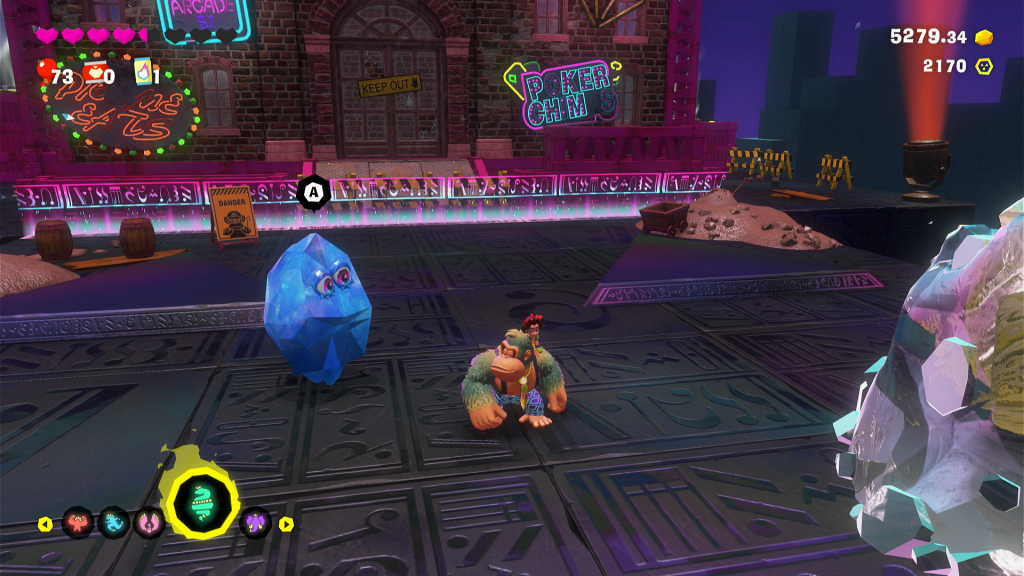Viewport: 1024px width, 576px height.
Task: Use the yellow melon juice carton item
Action: tap(141, 71)
